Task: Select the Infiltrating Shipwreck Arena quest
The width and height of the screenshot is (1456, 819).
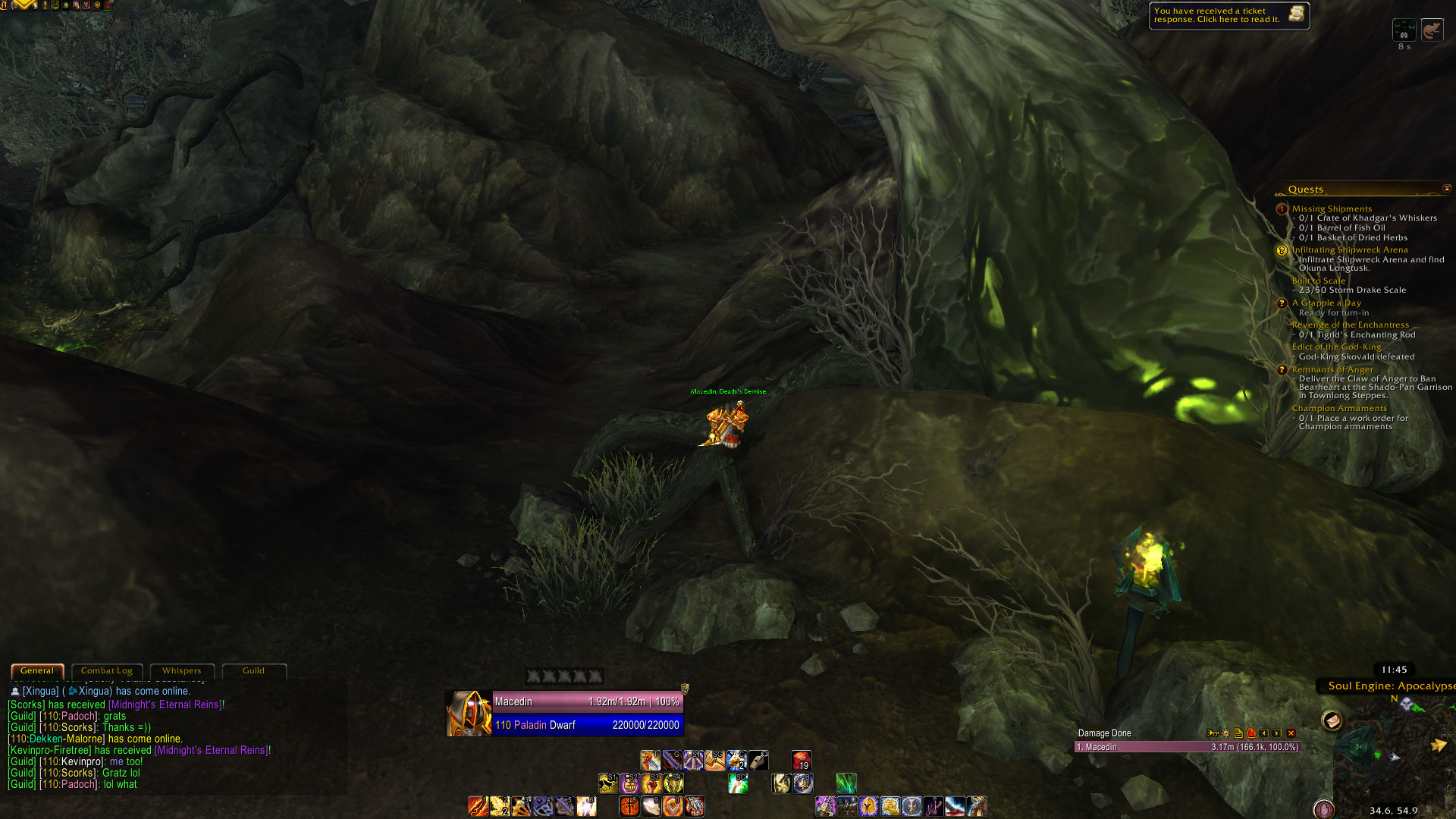Action: click(1350, 249)
